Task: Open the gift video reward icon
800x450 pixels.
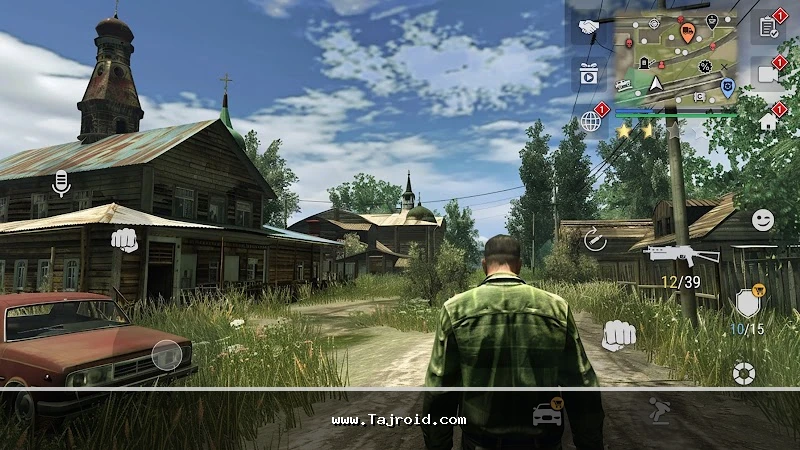Action: [587, 73]
